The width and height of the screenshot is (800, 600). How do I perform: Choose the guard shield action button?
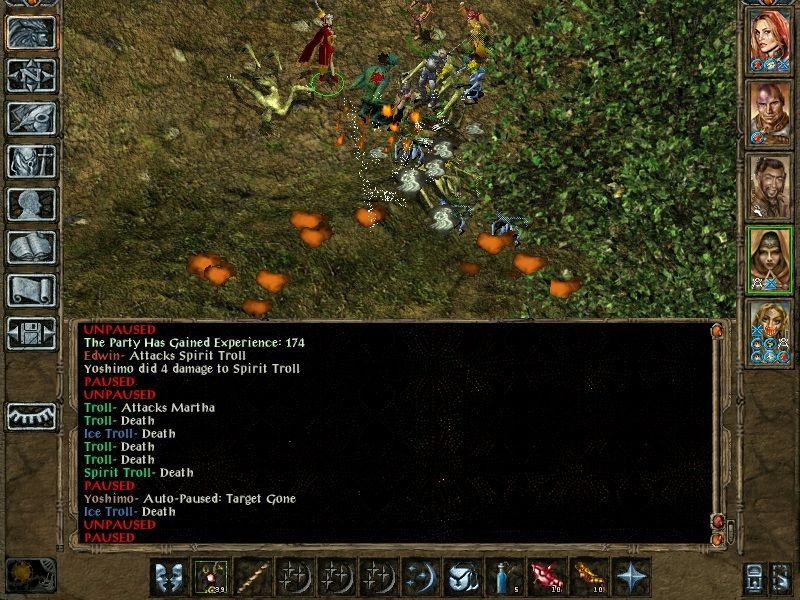point(463,577)
